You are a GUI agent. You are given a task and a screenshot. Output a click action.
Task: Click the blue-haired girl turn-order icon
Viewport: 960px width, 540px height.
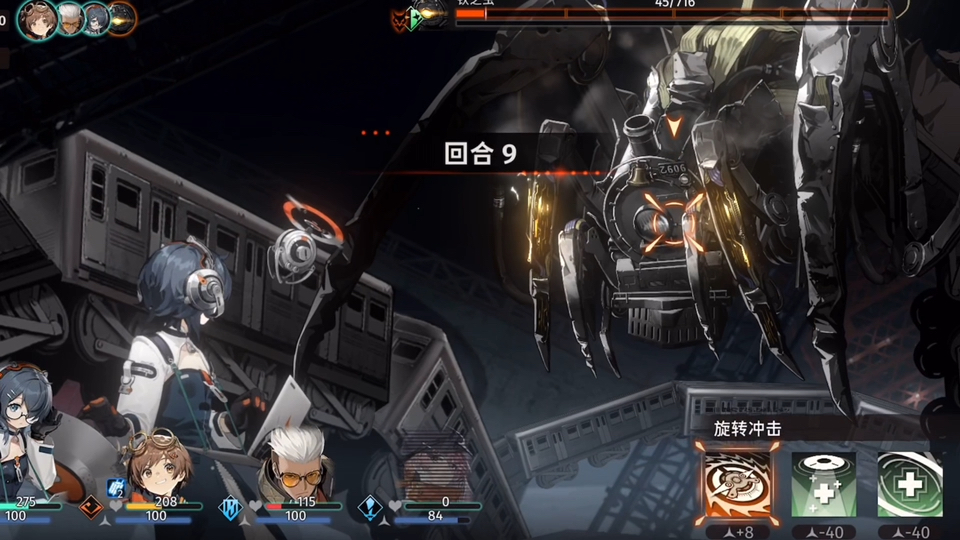[96, 18]
